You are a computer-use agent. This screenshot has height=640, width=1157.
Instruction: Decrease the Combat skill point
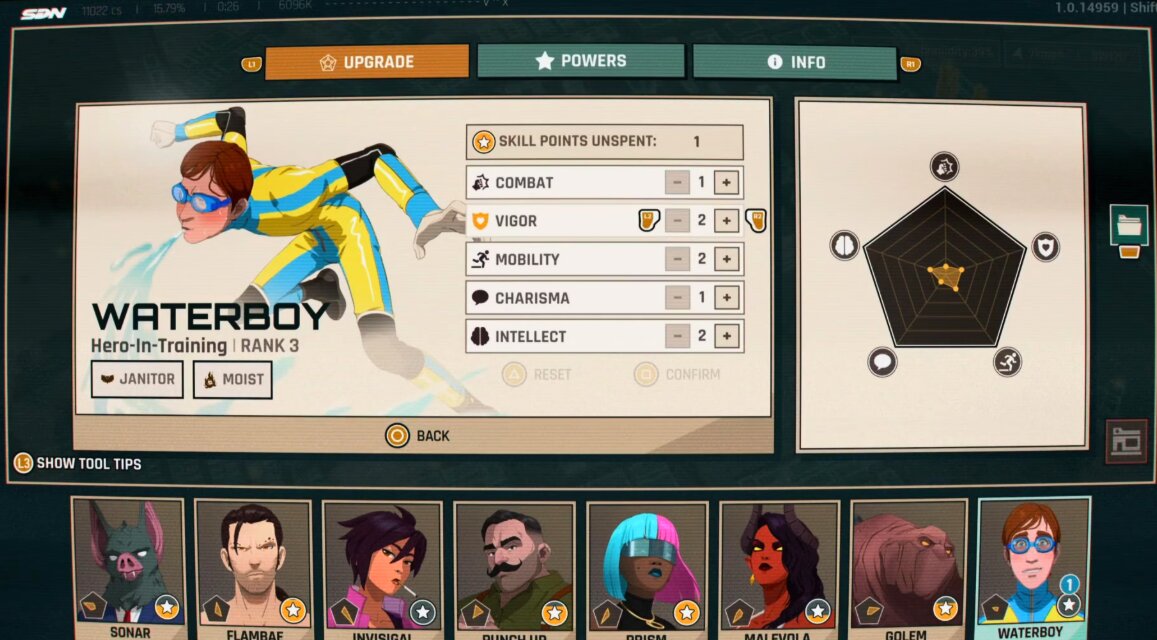pyautogui.click(x=677, y=183)
